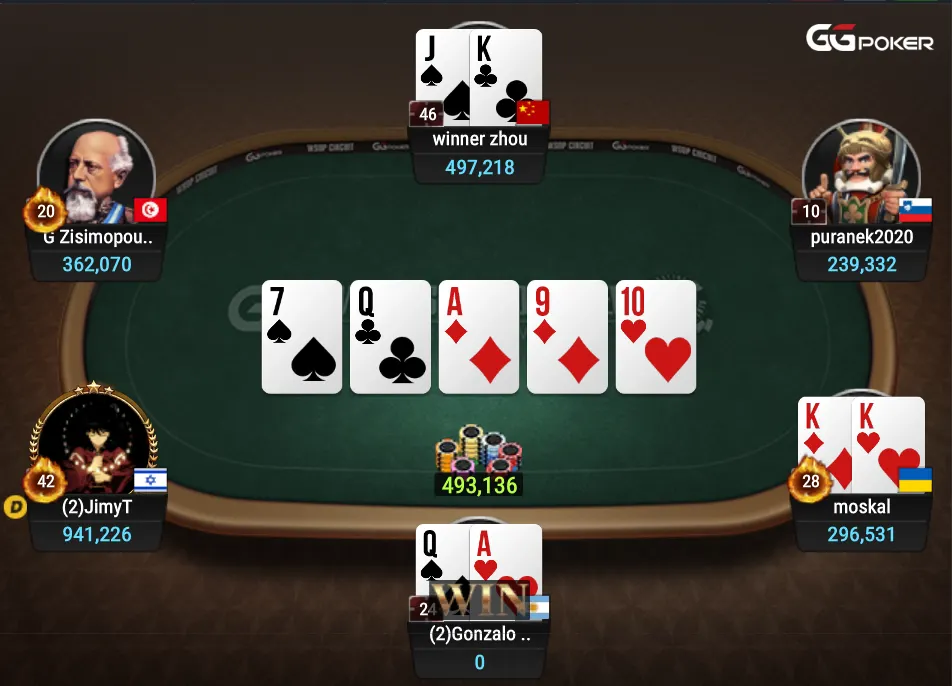The height and width of the screenshot is (686, 952).
Task: Open winner zhou's name panel
Action: coord(479,140)
